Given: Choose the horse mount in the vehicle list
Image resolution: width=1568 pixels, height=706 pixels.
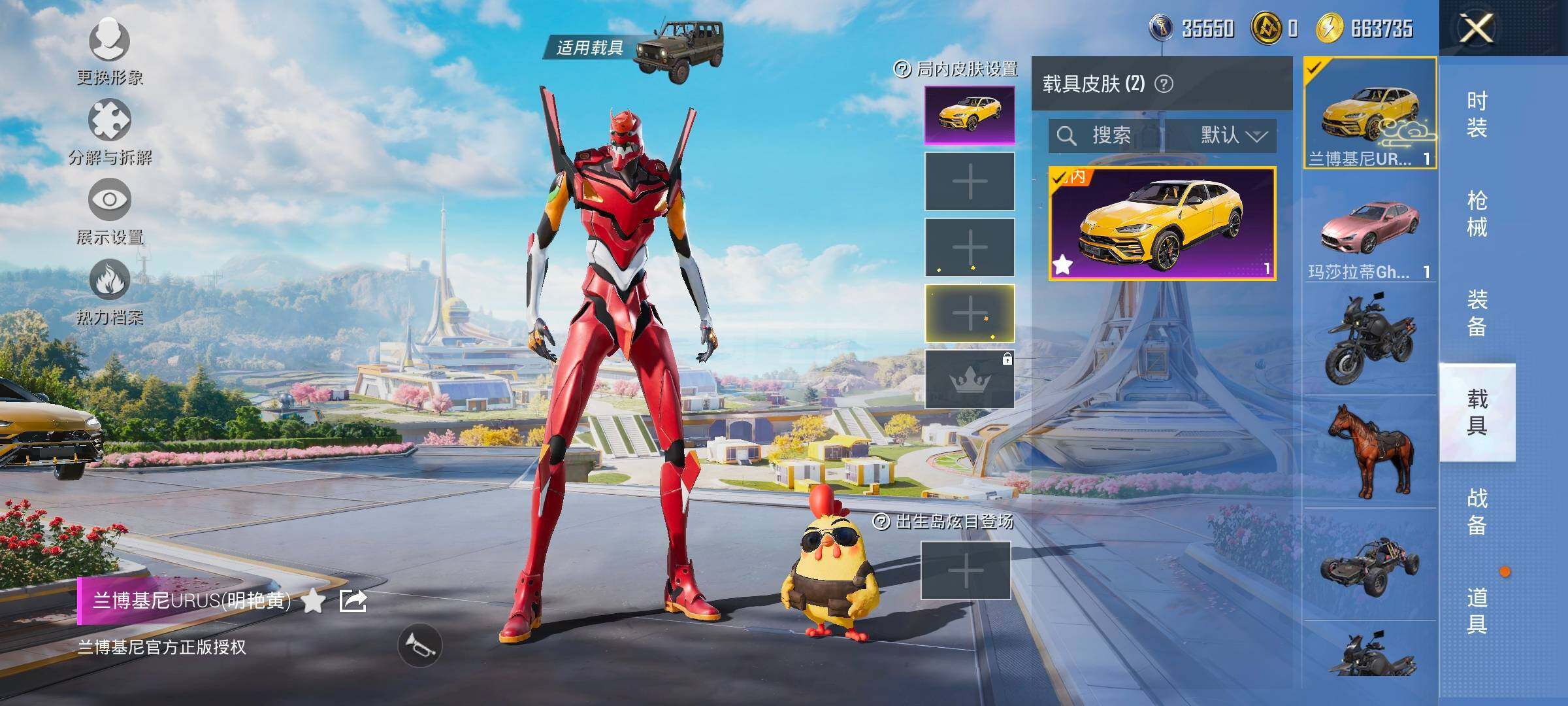Looking at the screenshot, I should pyautogui.click(x=1370, y=451).
